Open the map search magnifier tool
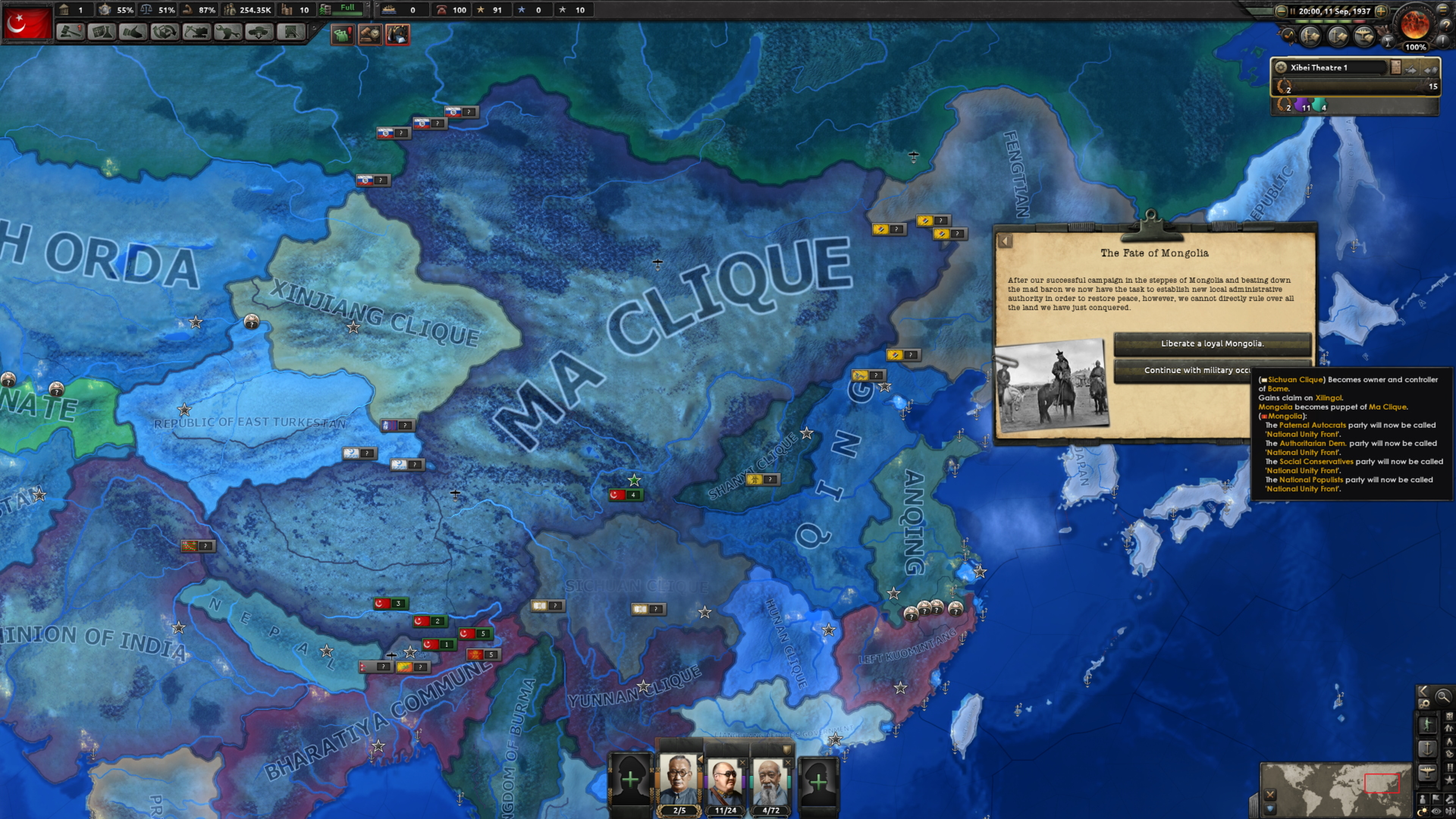The image size is (1456, 819). 1443,695
